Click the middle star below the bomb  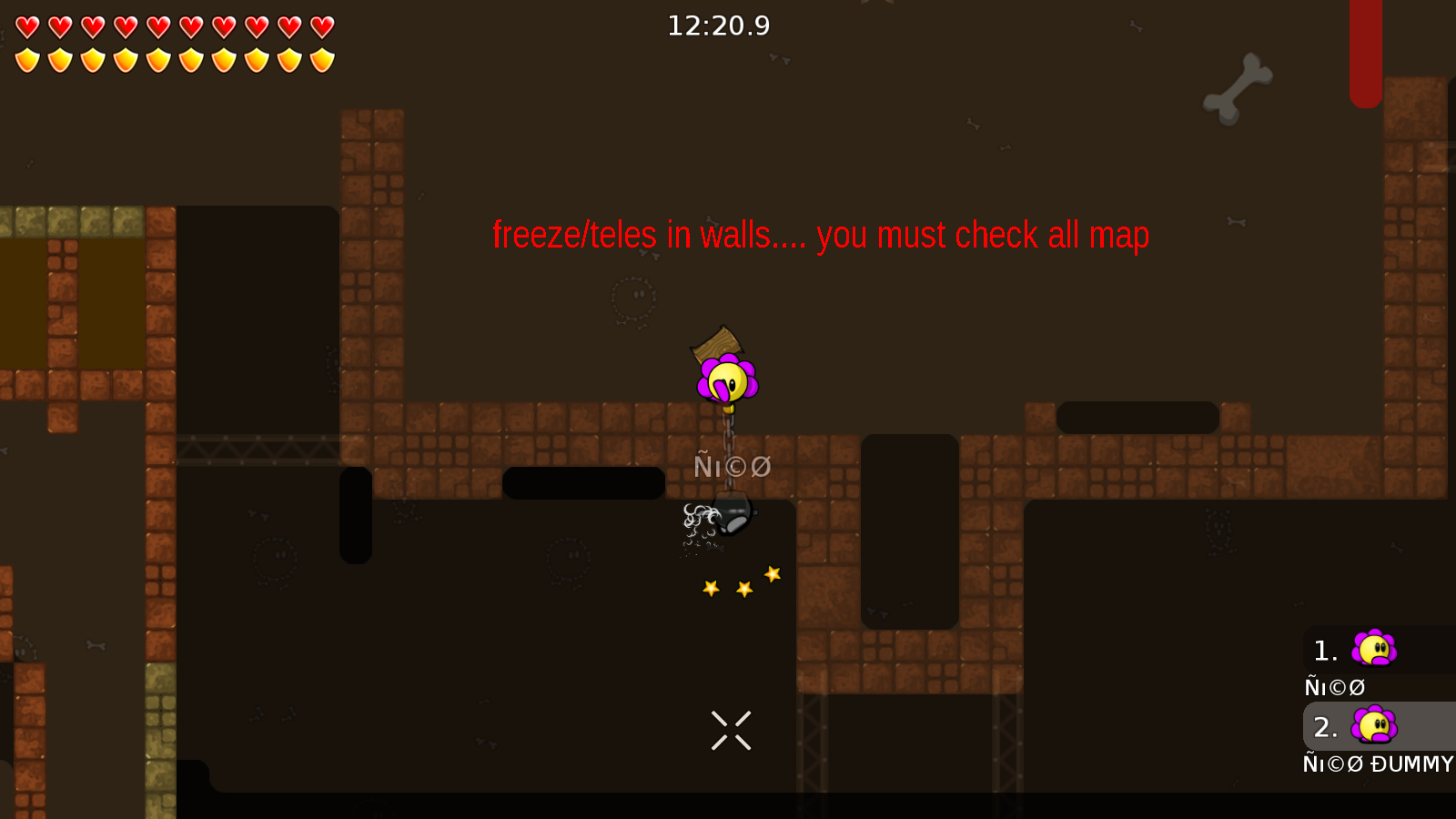click(743, 587)
